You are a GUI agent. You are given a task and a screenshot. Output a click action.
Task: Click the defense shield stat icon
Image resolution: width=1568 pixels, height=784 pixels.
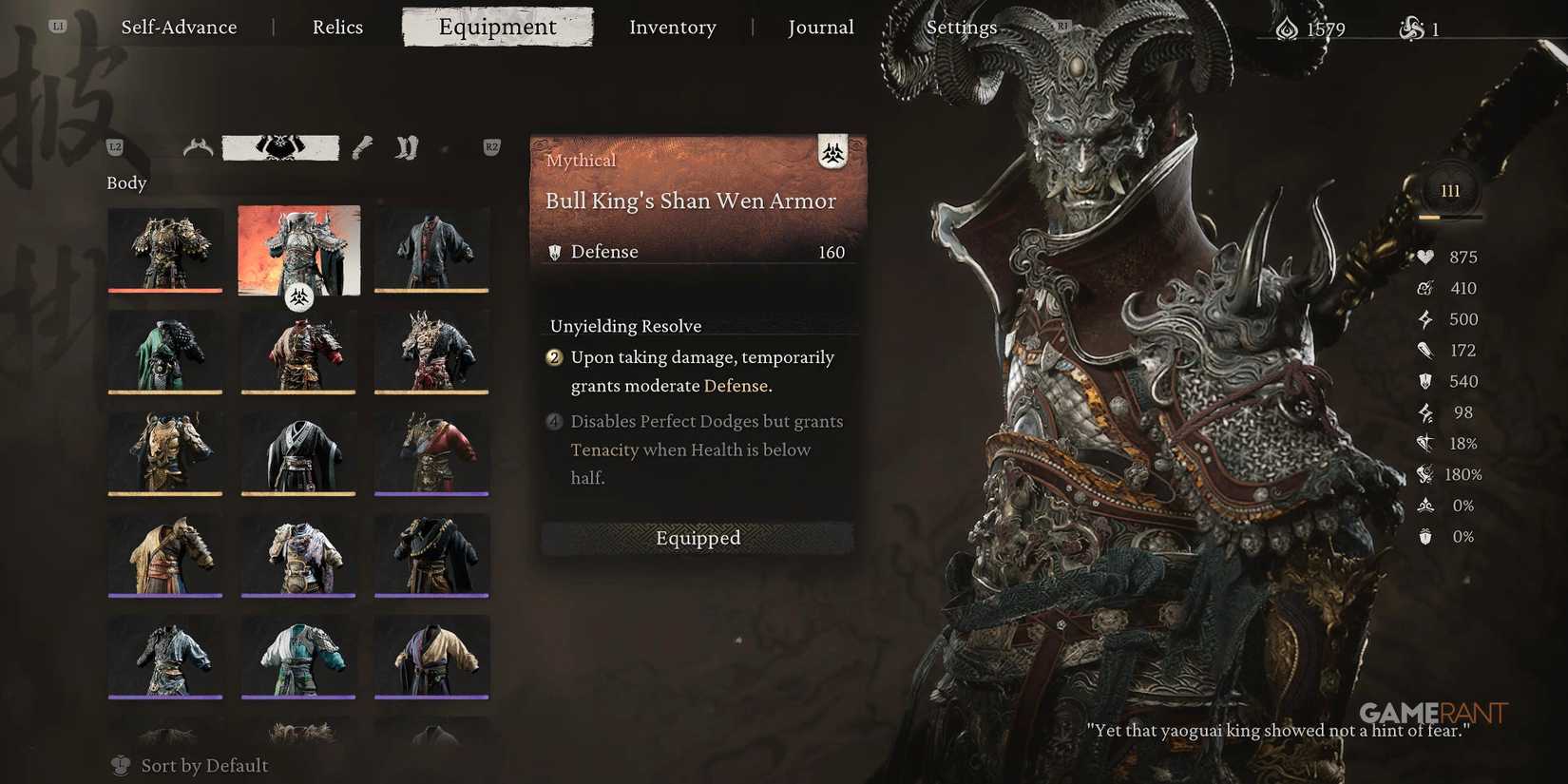pyautogui.click(x=1424, y=381)
